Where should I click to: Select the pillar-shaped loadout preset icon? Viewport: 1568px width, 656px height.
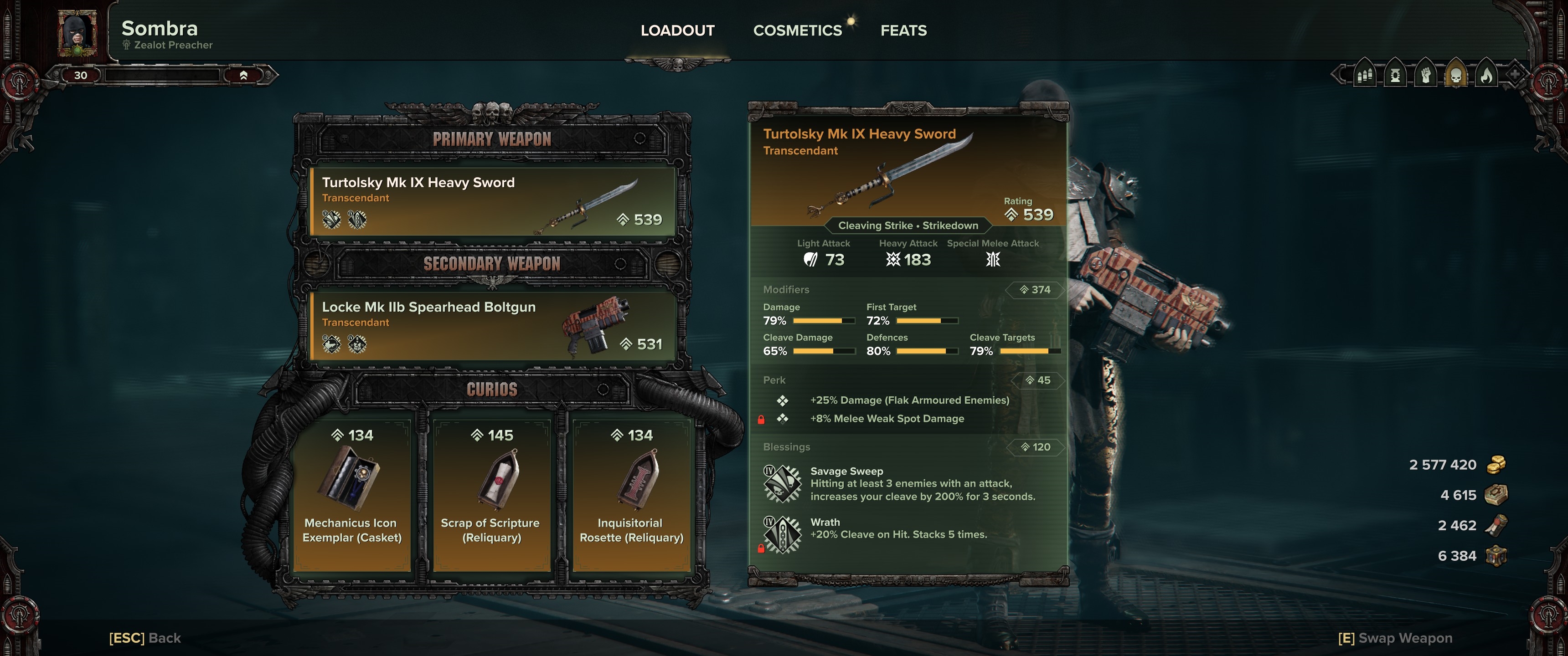pos(1395,76)
